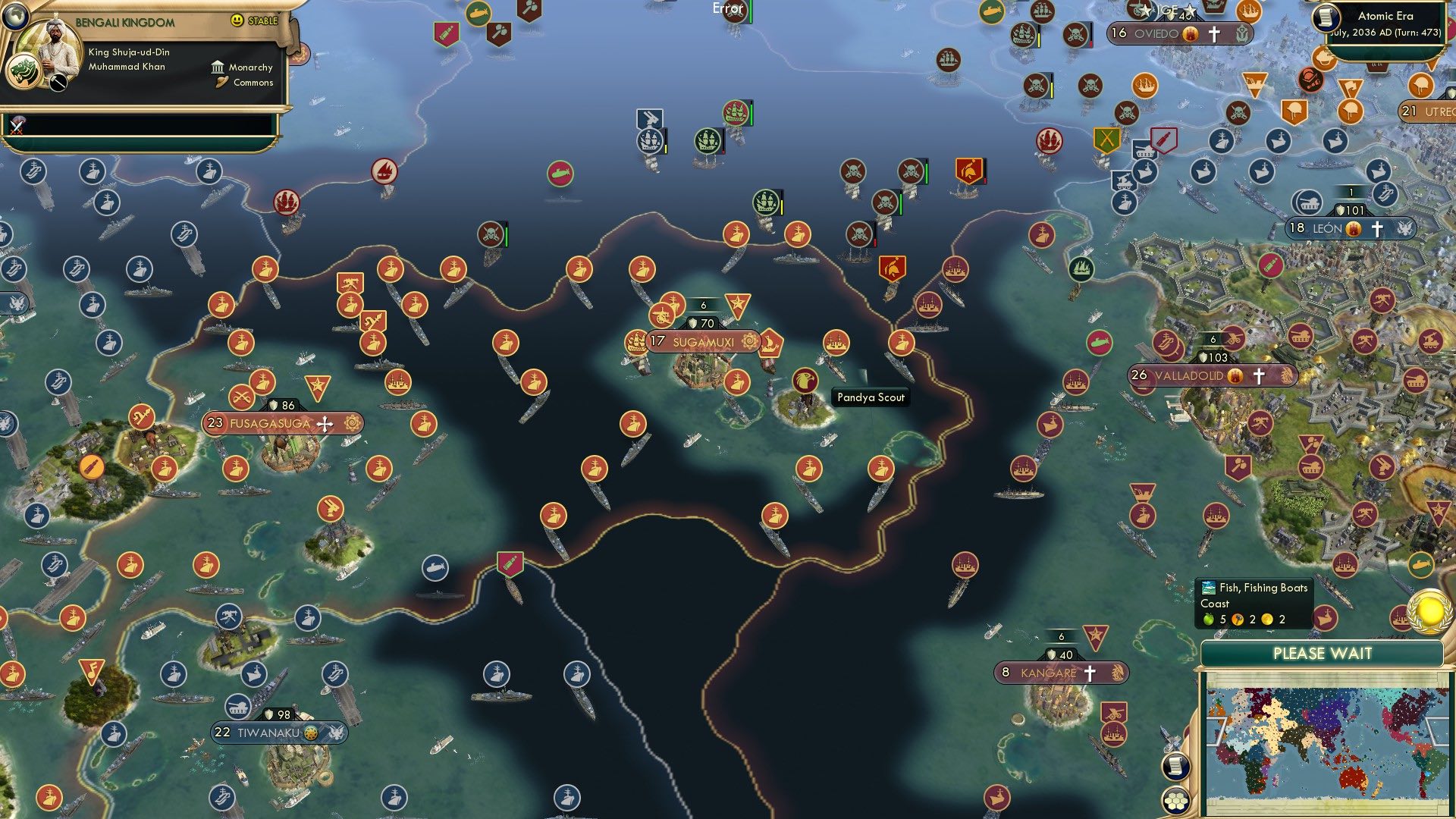The width and height of the screenshot is (1456, 819).
Task: Select the Kangare city name
Action: click(x=1050, y=671)
